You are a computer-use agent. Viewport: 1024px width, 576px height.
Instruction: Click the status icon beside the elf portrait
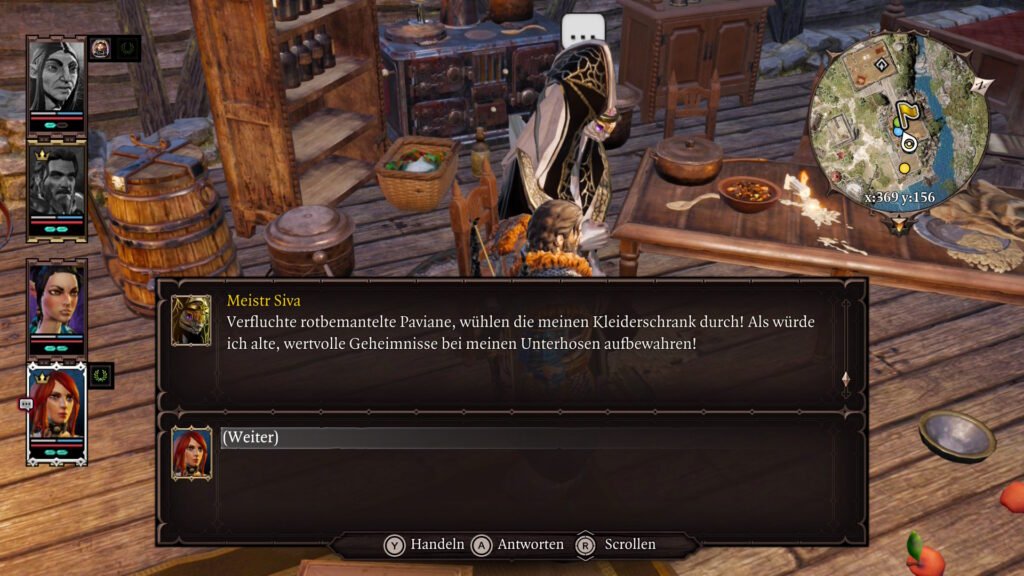[x=102, y=48]
